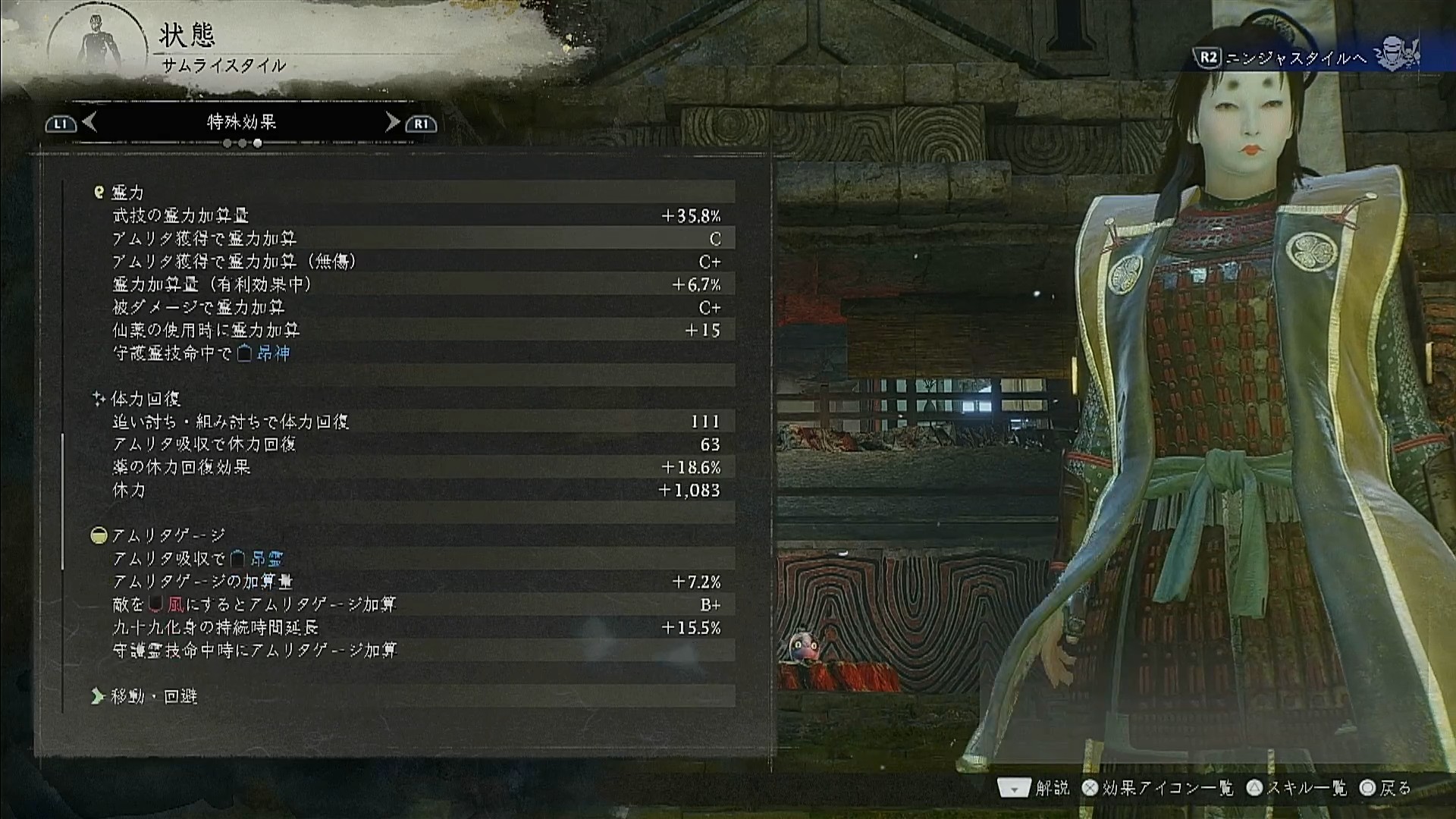This screenshot has height=819, width=1456.
Task: Go to the previous status page arrow
Action: pos(89,122)
